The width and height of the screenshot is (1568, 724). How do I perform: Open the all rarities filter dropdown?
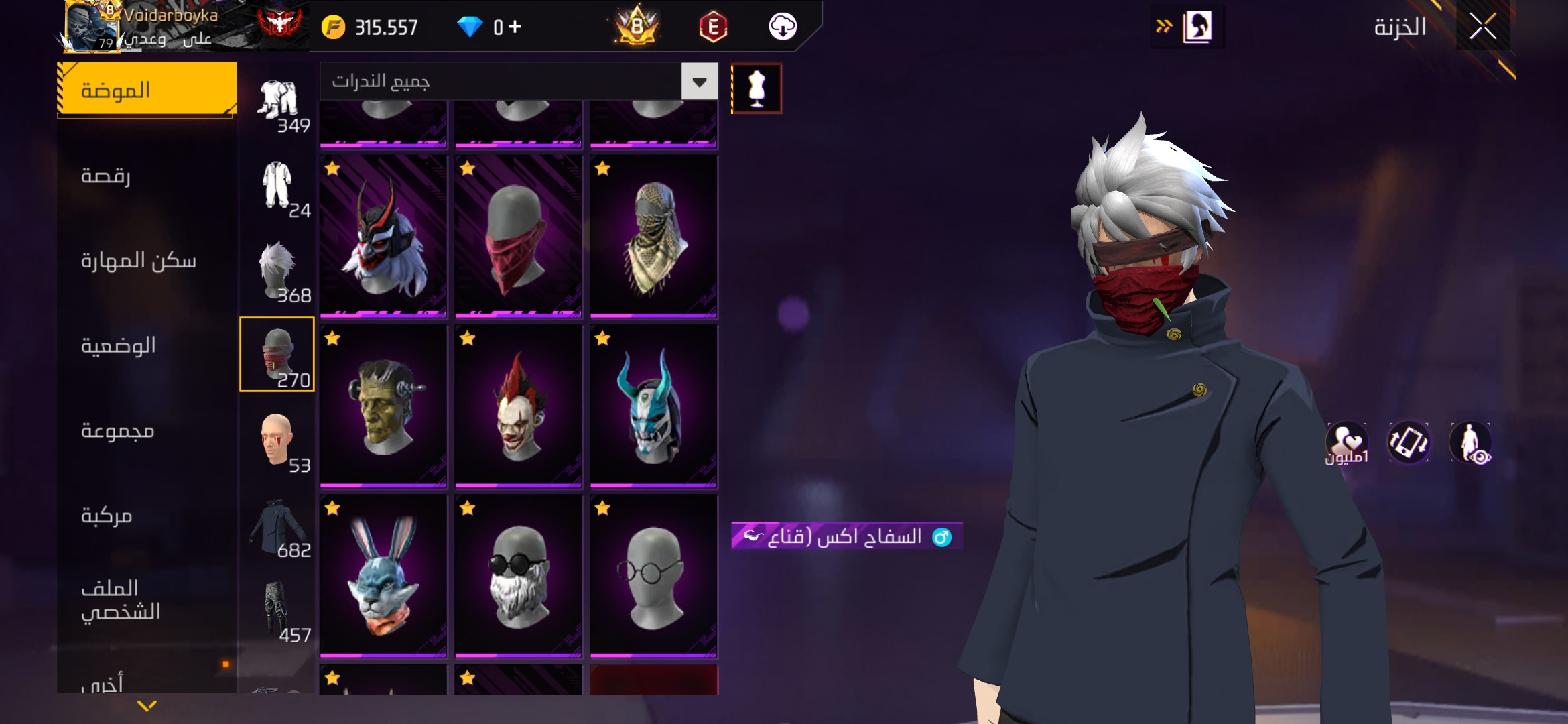point(699,82)
